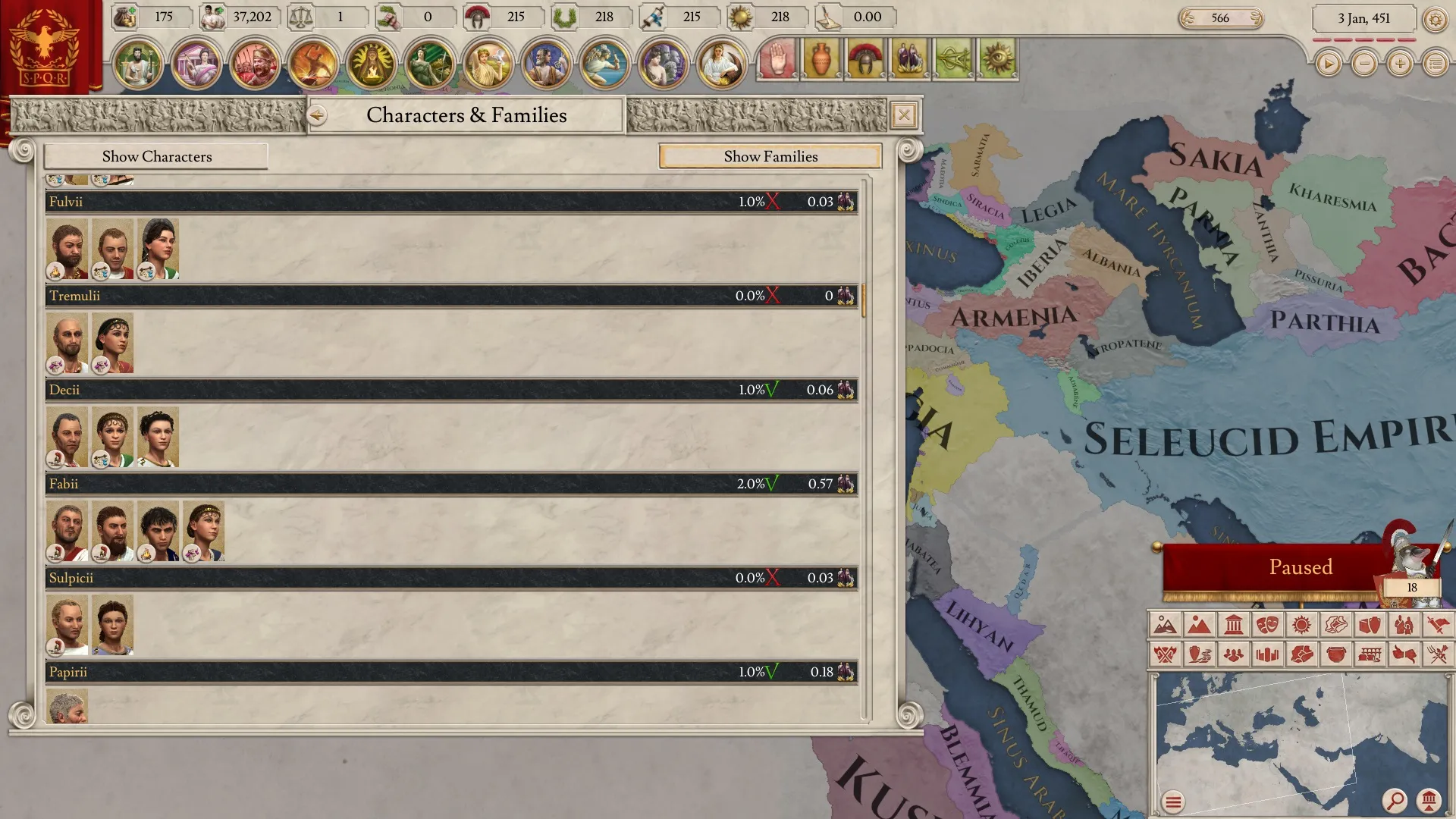Viewport: 1456px width, 819px height.
Task: Open the magnifying glass search on minimap
Action: click(x=1395, y=800)
